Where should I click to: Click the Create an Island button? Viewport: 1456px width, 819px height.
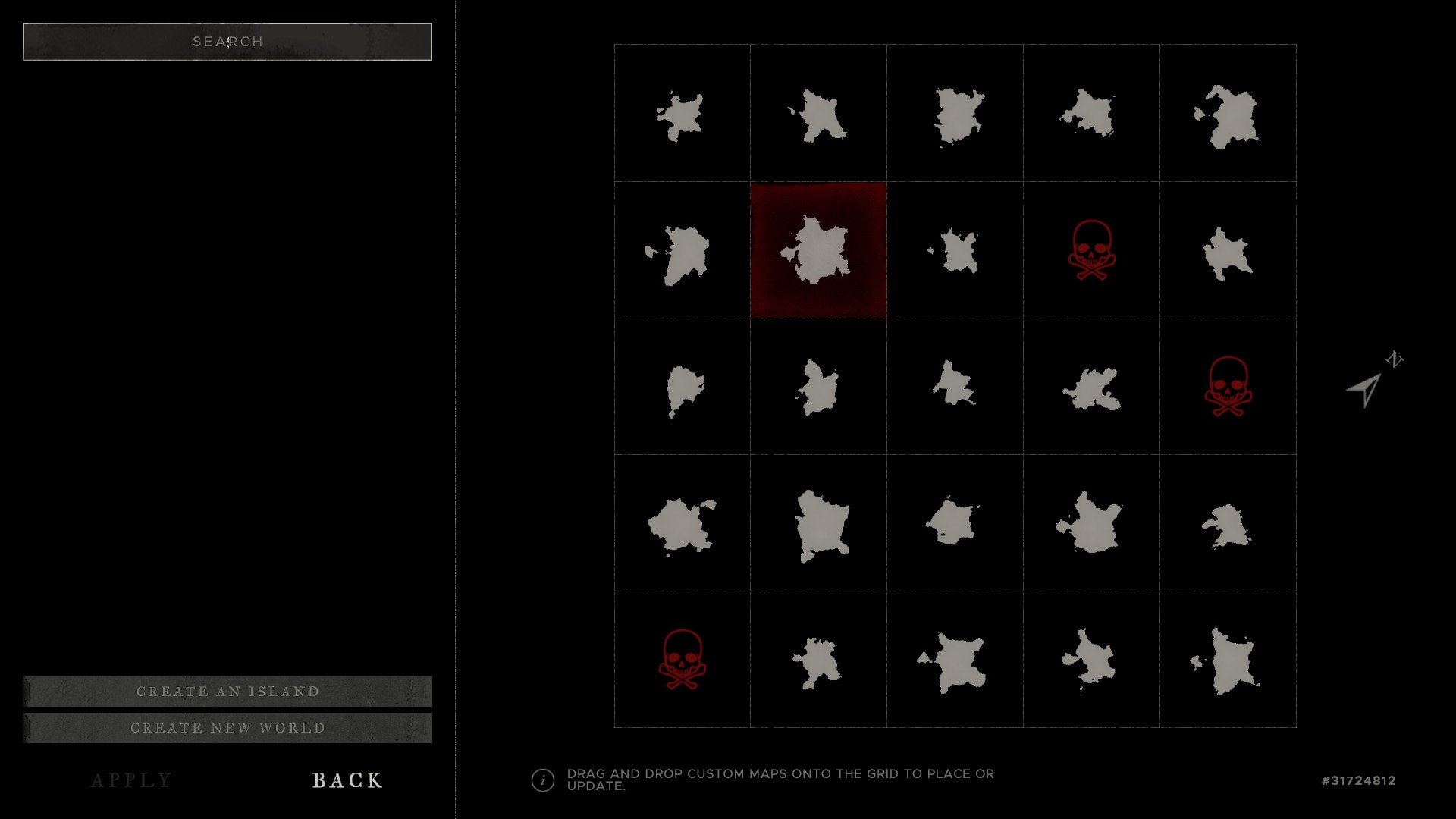point(227,692)
